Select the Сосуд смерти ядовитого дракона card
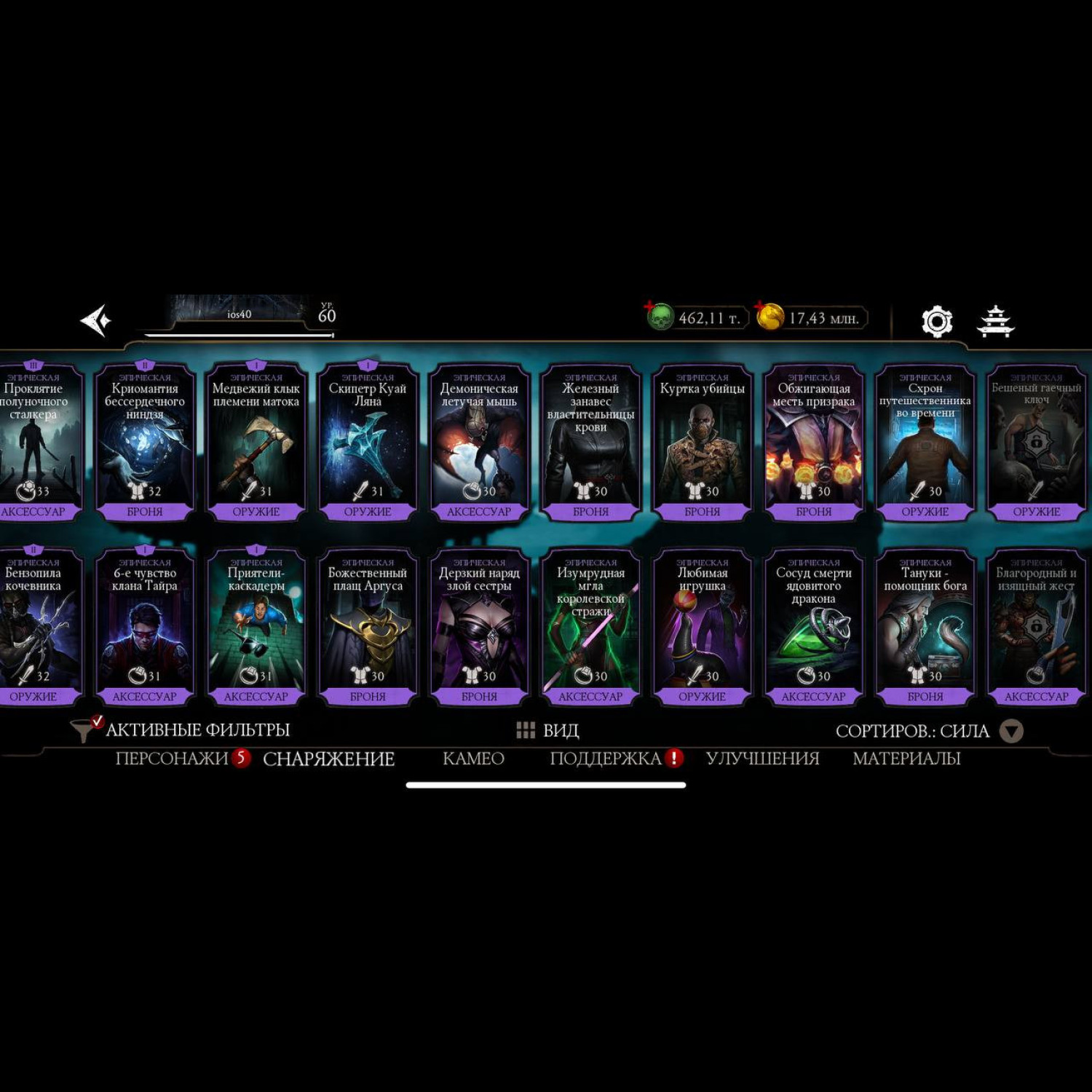 813,628
